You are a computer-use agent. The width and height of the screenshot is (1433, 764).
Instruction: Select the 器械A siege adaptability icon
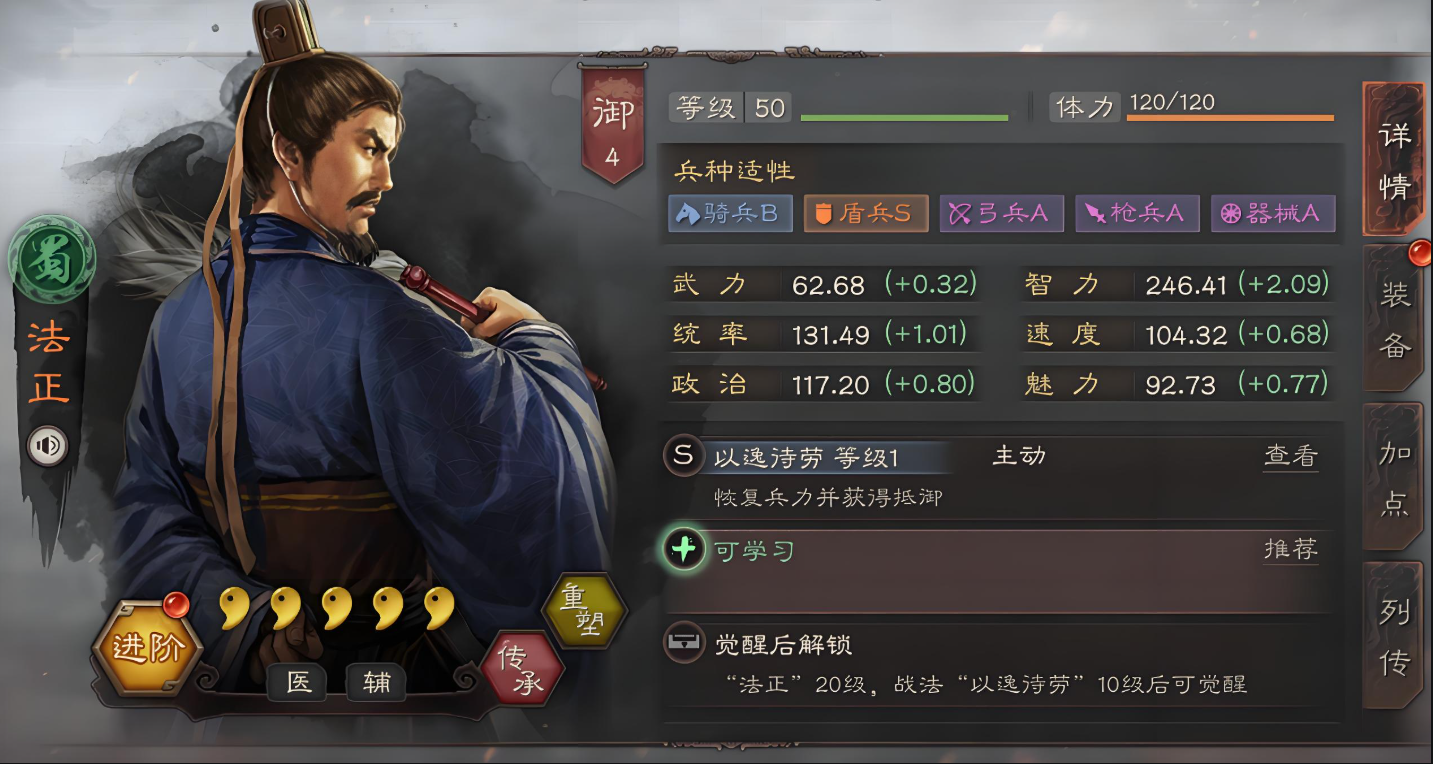coord(1273,213)
